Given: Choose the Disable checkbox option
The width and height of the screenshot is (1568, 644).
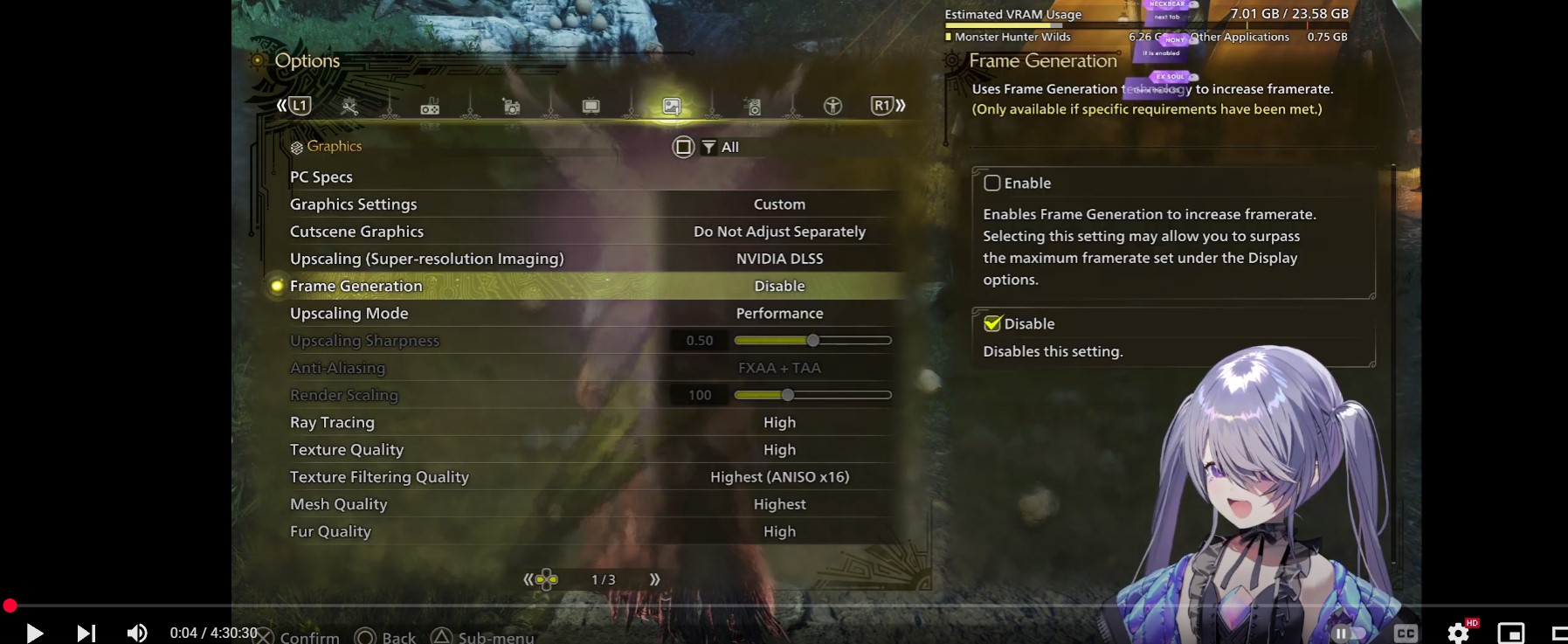Looking at the screenshot, I should point(992,324).
